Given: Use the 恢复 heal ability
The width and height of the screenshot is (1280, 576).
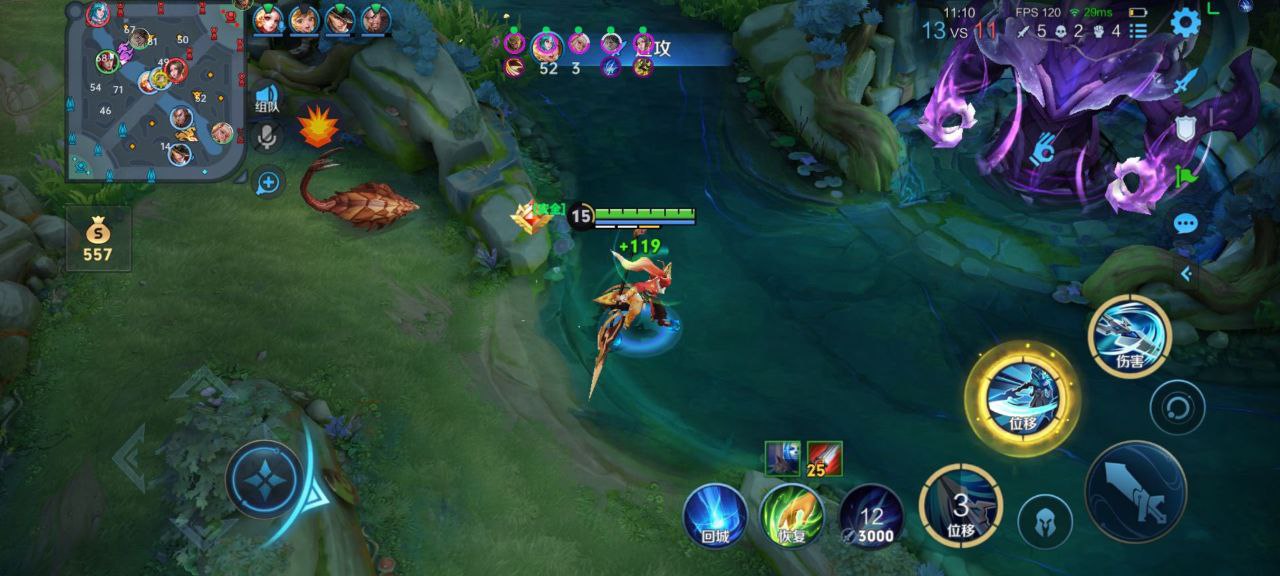Looking at the screenshot, I should 792,515.
